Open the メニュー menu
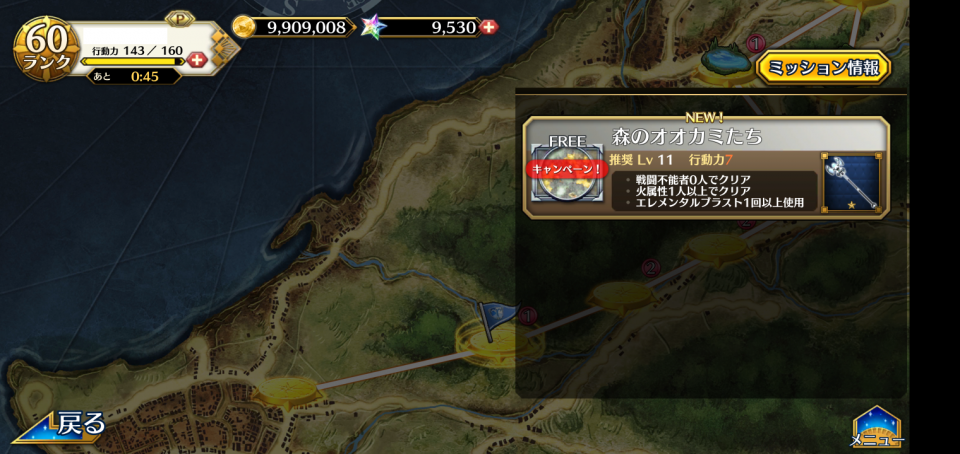The image size is (960, 454). point(877,428)
